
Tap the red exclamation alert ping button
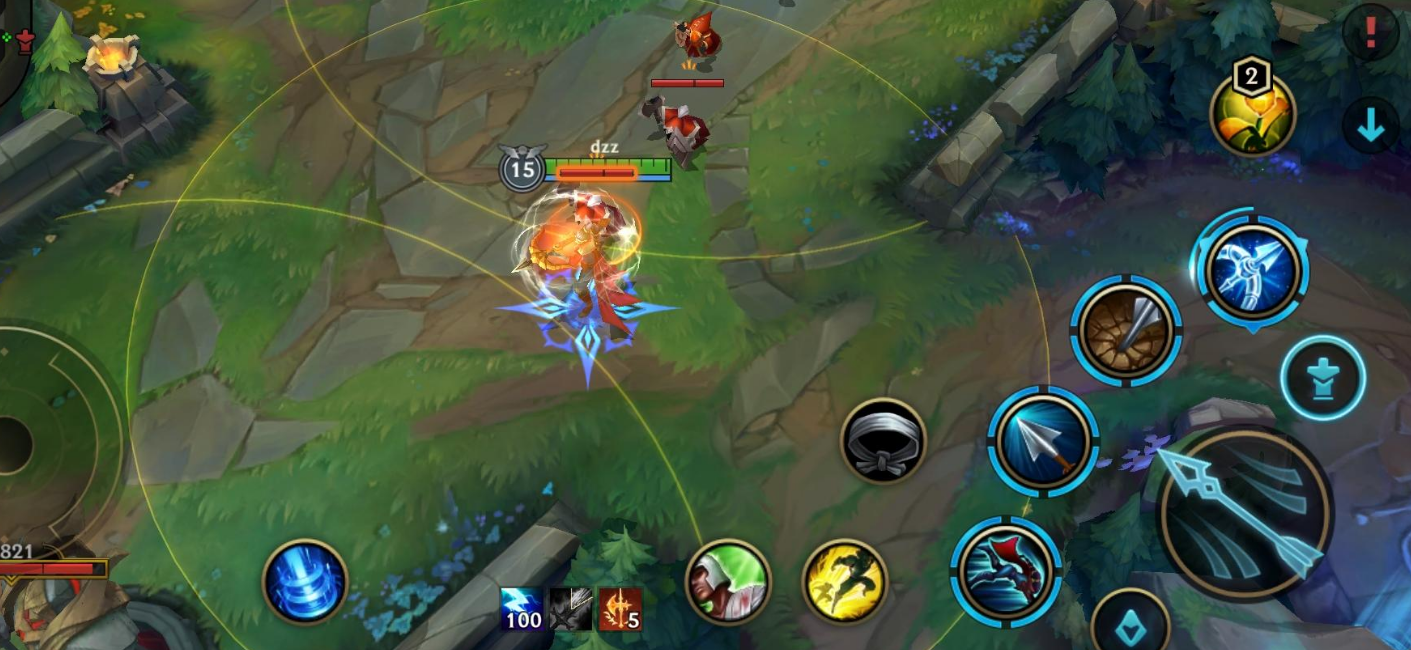1370,33
